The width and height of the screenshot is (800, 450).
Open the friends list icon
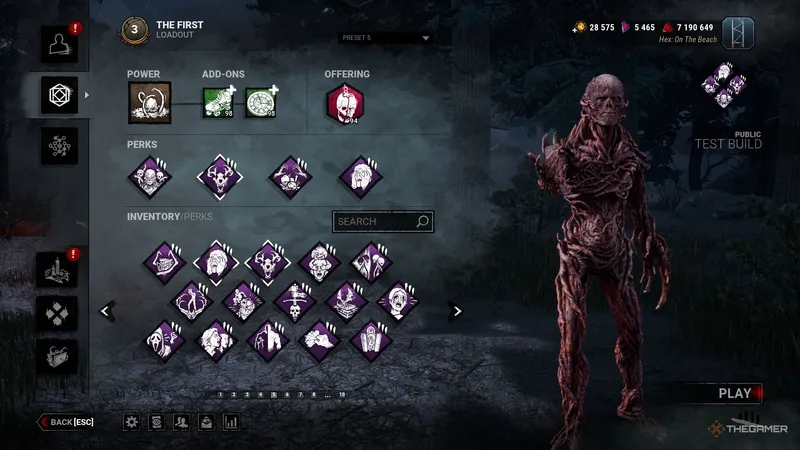181,422
